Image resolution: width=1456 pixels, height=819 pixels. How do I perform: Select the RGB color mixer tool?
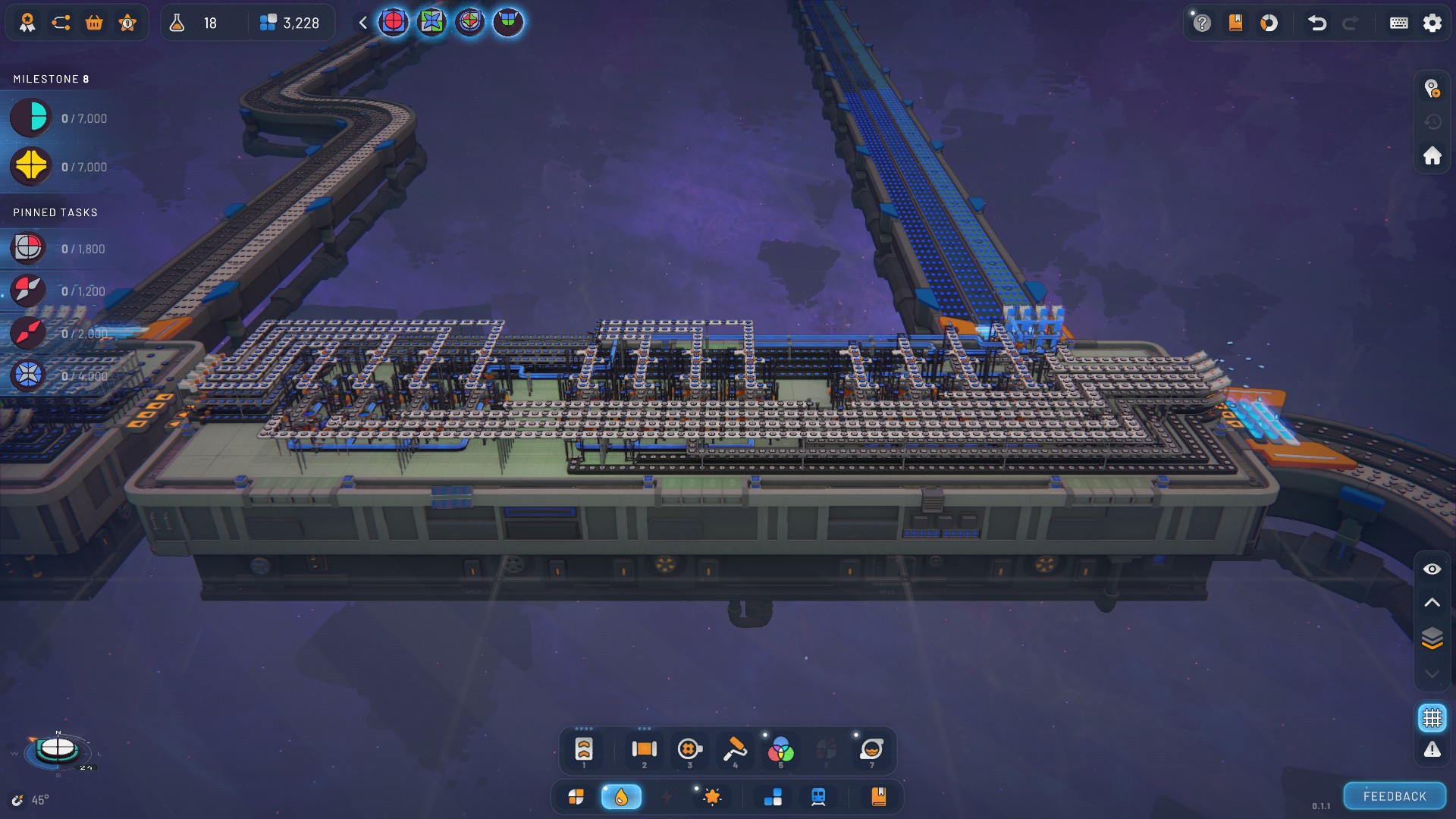coord(780,750)
